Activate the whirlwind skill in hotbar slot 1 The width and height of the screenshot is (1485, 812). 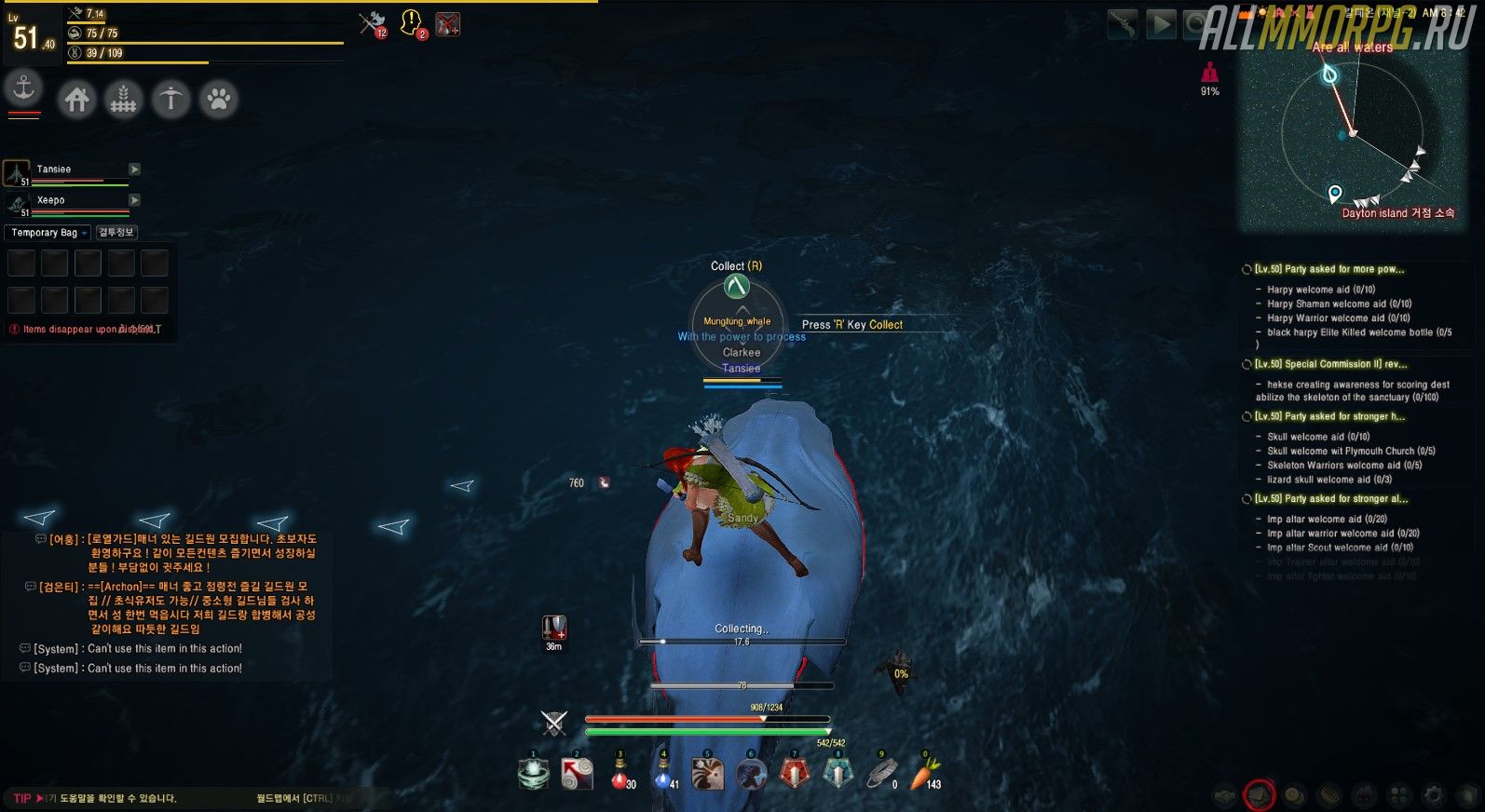click(x=533, y=774)
